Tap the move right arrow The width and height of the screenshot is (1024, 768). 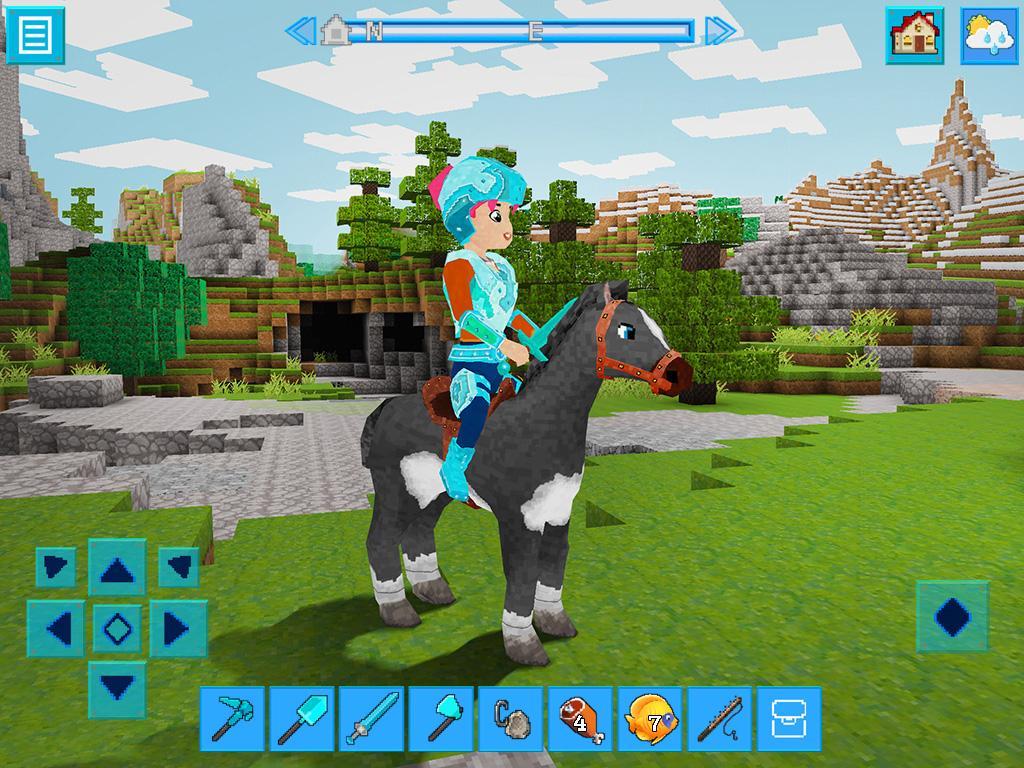[177, 629]
